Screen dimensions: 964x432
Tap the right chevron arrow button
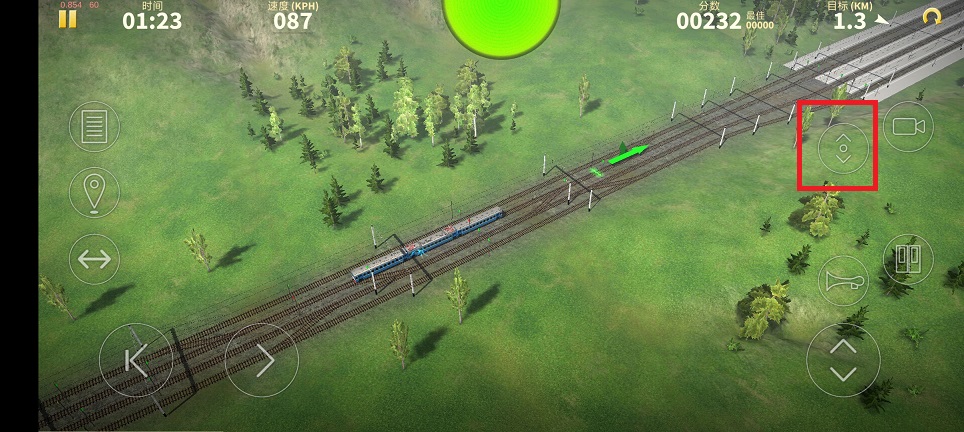[262, 360]
